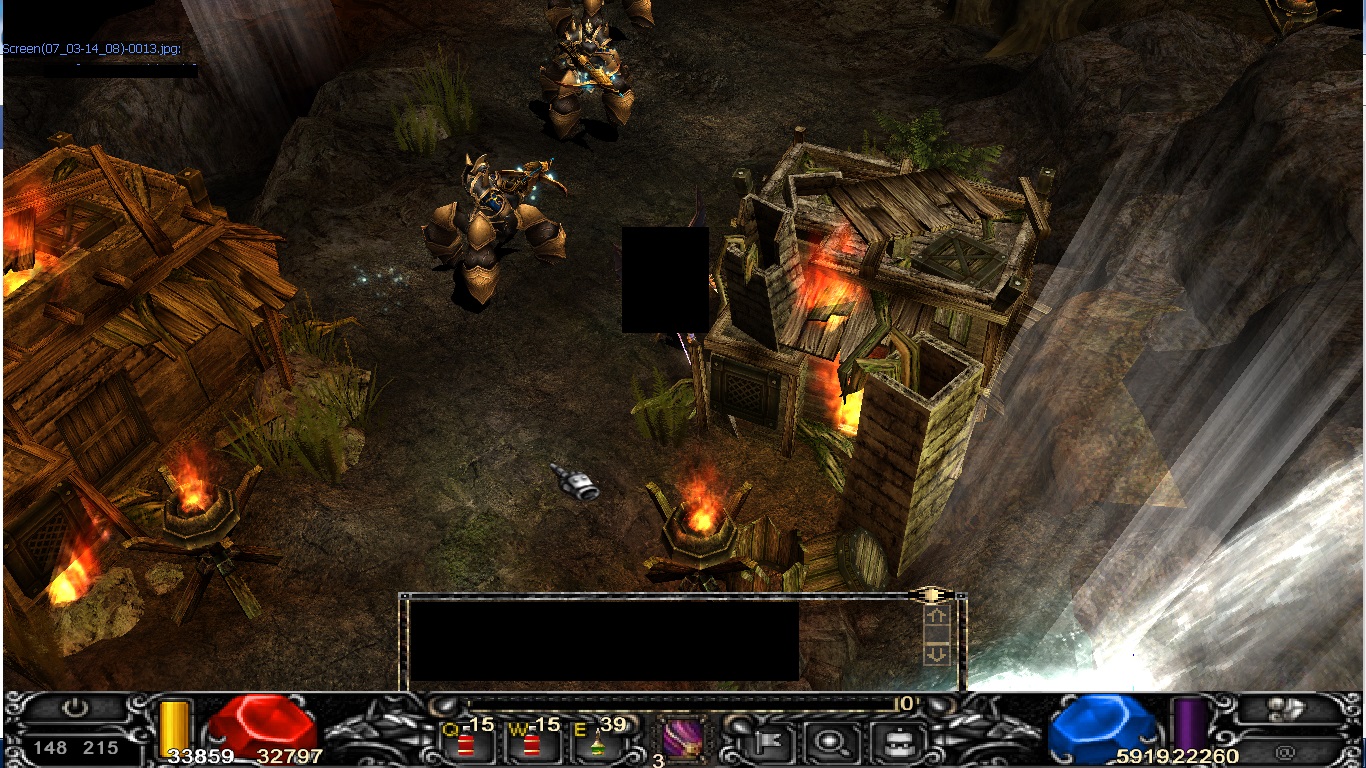
Task: Click the magnifying glass button
Action: 831,741
